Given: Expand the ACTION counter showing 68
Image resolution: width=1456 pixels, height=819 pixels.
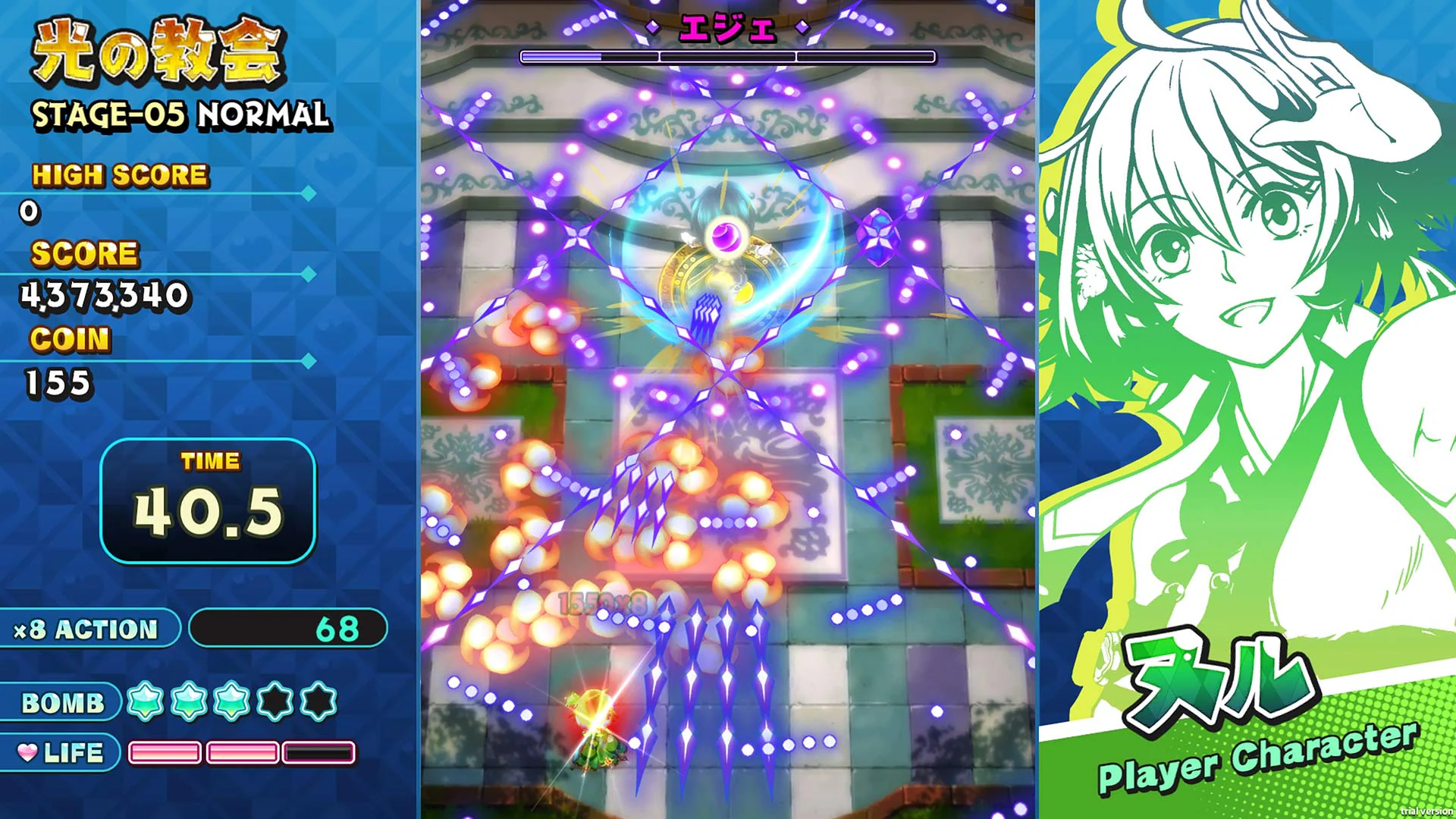Looking at the screenshot, I should [288, 628].
